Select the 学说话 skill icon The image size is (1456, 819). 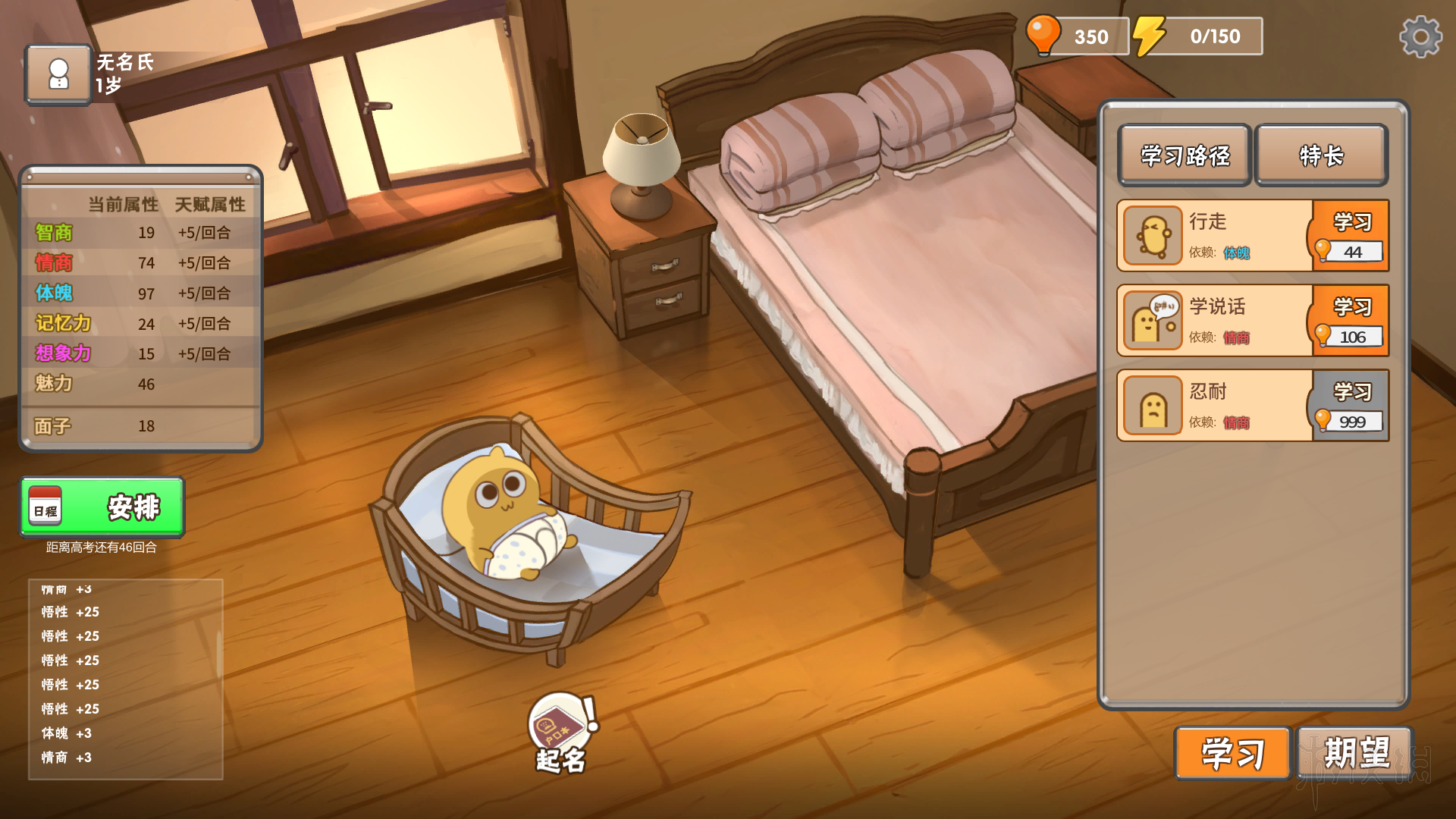(x=1153, y=321)
